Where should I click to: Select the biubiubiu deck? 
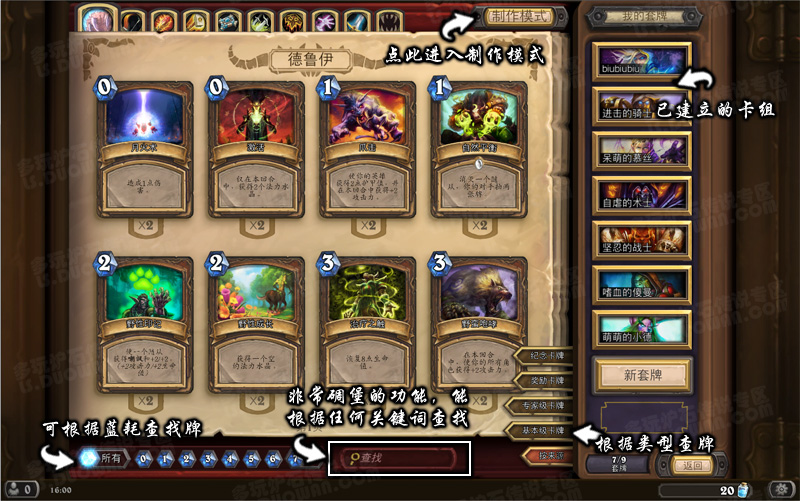(x=641, y=60)
